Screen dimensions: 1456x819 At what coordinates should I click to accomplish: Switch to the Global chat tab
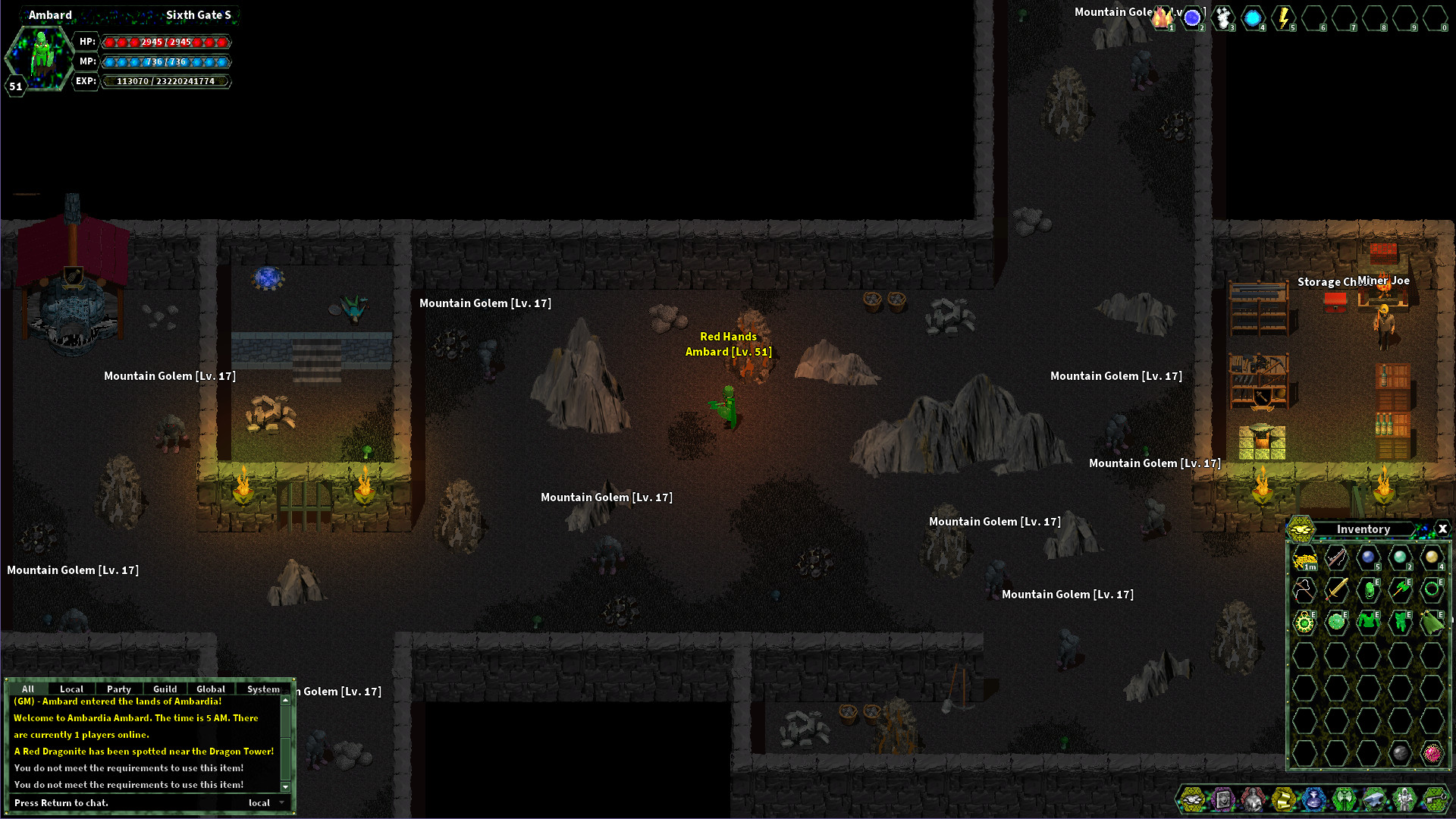tap(211, 689)
